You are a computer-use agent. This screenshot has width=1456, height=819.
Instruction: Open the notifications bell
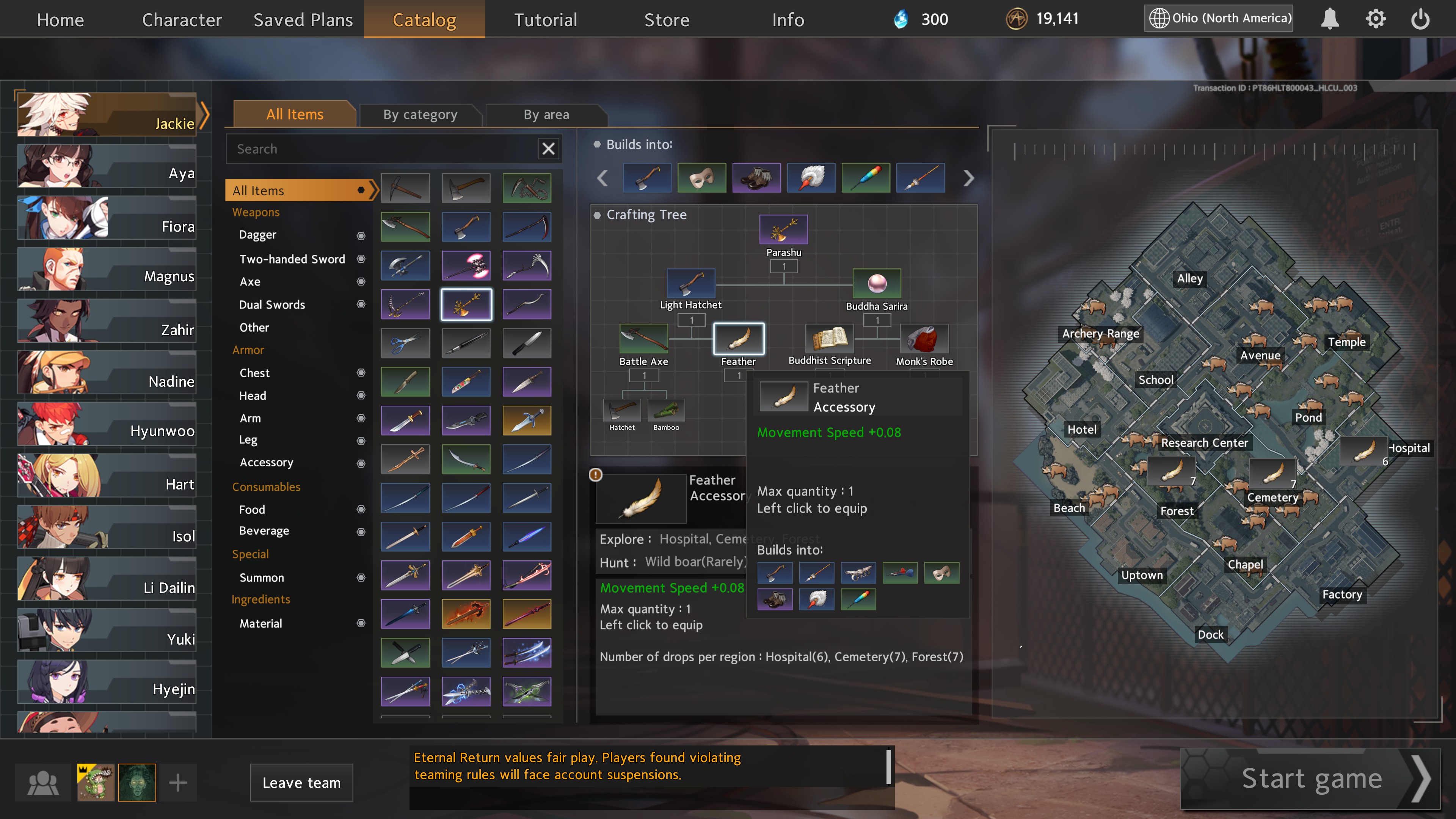tap(1329, 19)
